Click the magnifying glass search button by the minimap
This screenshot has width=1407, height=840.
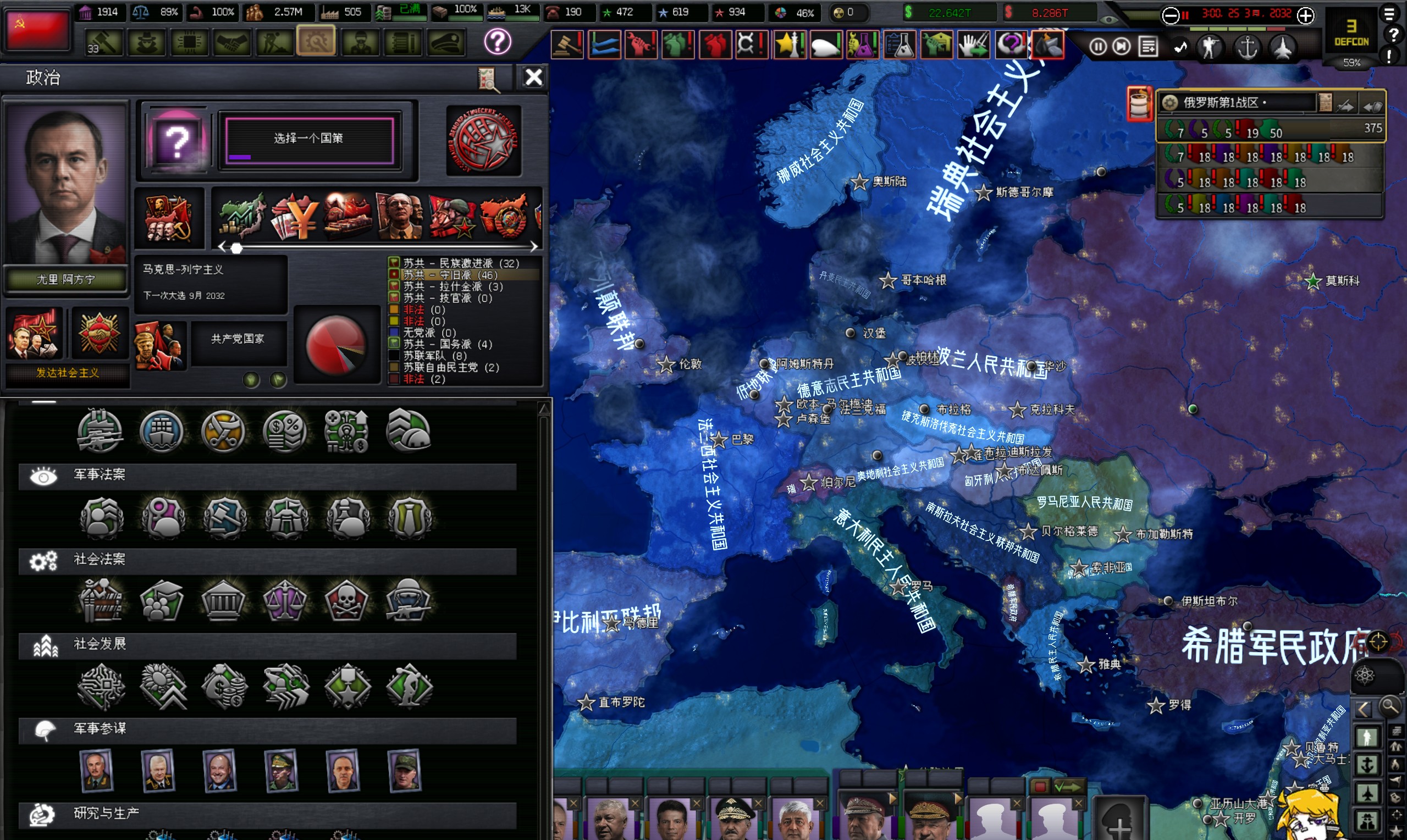tap(1389, 707)
